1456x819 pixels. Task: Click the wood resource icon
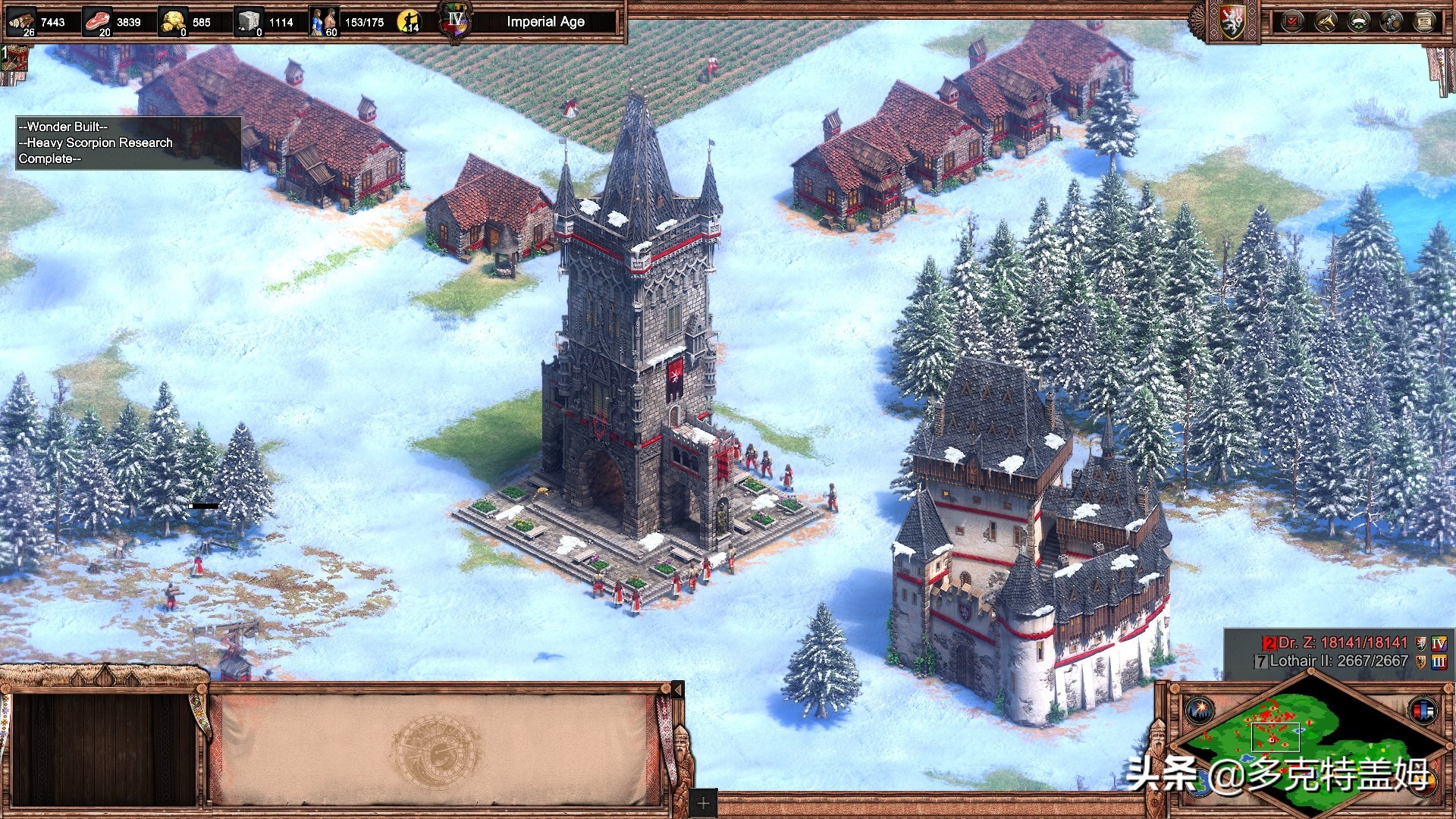click(21, 22)
